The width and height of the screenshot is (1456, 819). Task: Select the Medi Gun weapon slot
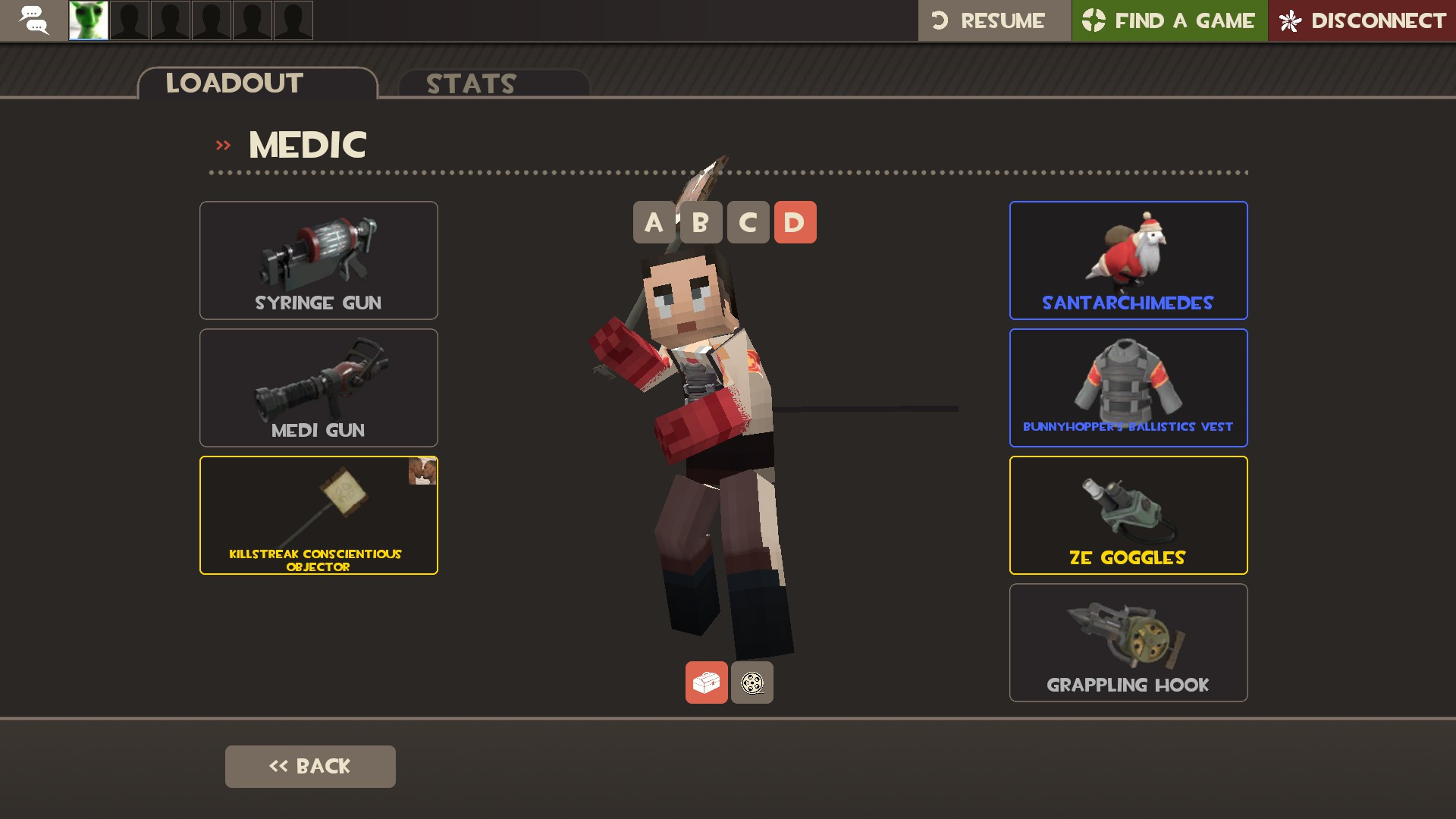click(x=318, y=388)
